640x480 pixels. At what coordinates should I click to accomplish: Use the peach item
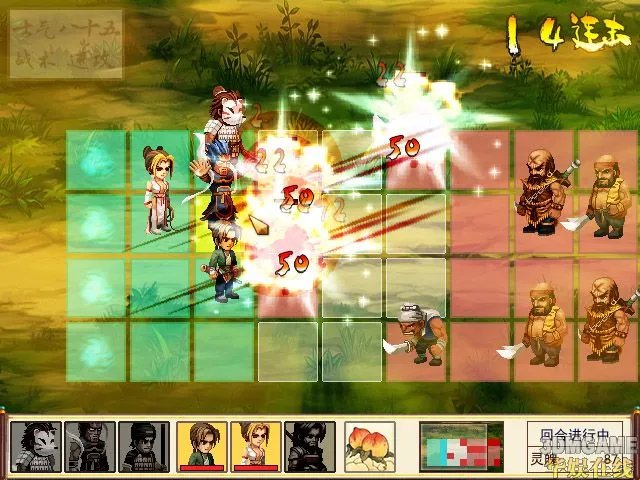369,446
